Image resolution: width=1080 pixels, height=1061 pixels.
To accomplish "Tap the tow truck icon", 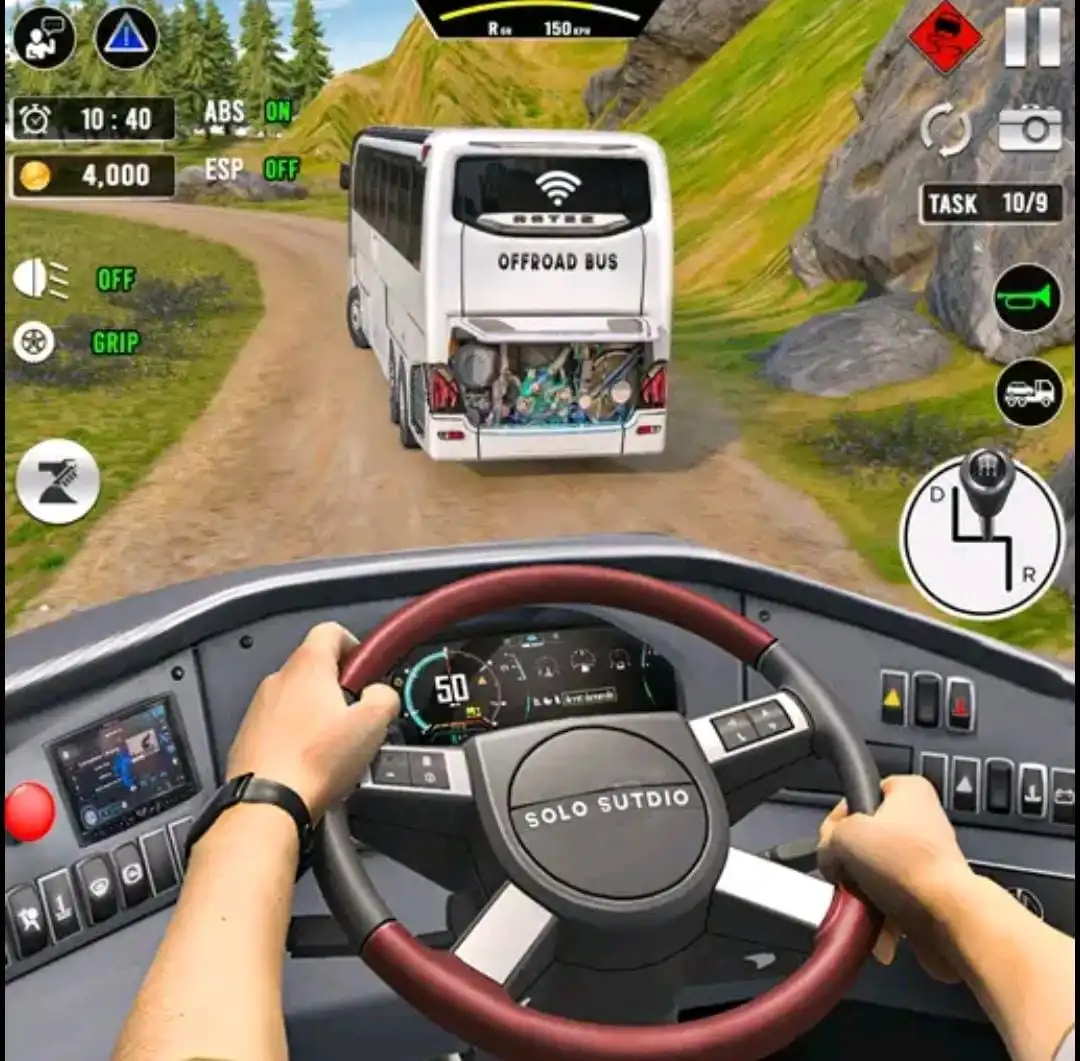I will pyautogui.click(x=1029, y=392).
